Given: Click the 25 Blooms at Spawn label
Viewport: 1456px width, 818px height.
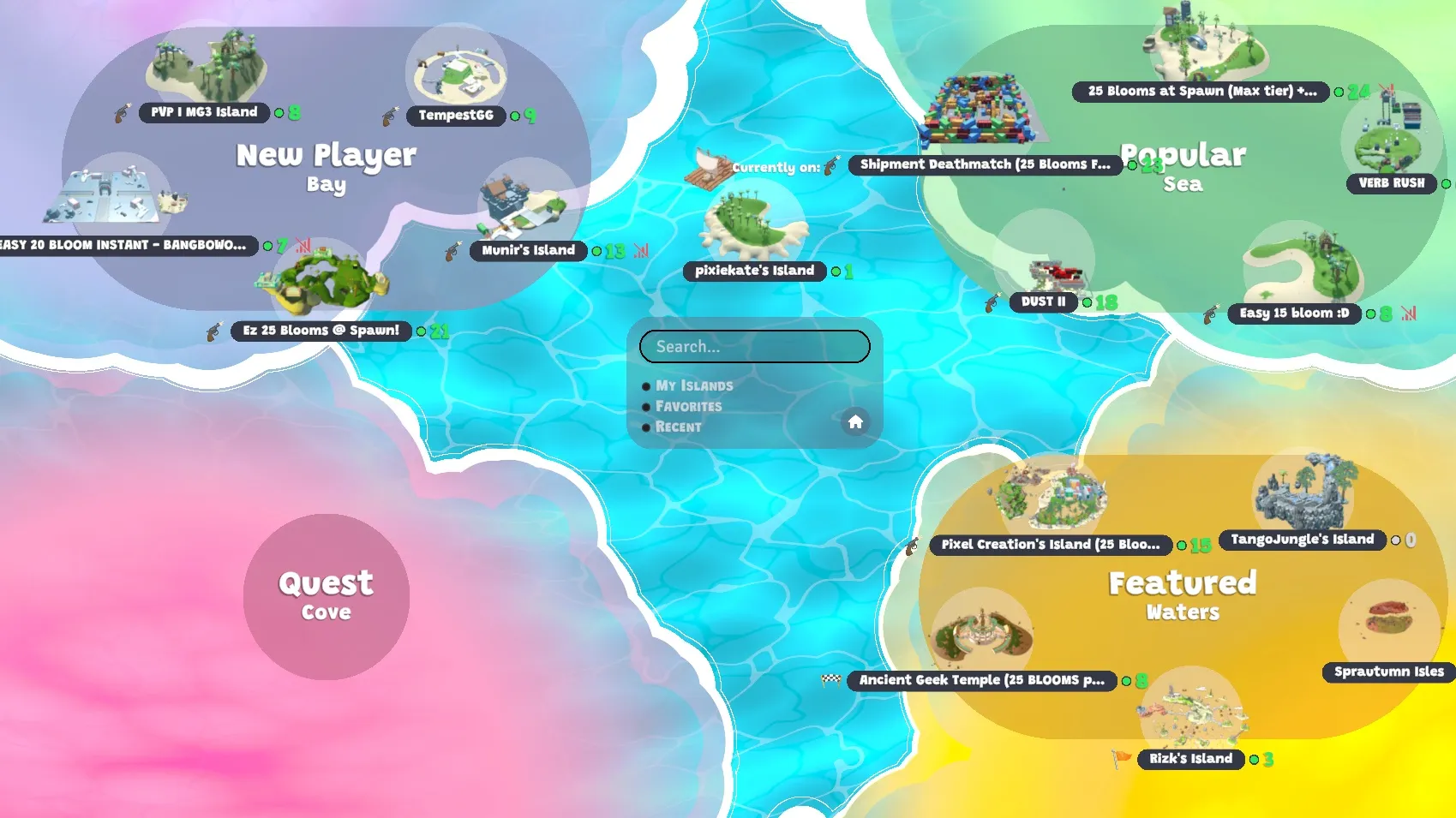Looking at the screenshot, I should (x=1200, y=92).
